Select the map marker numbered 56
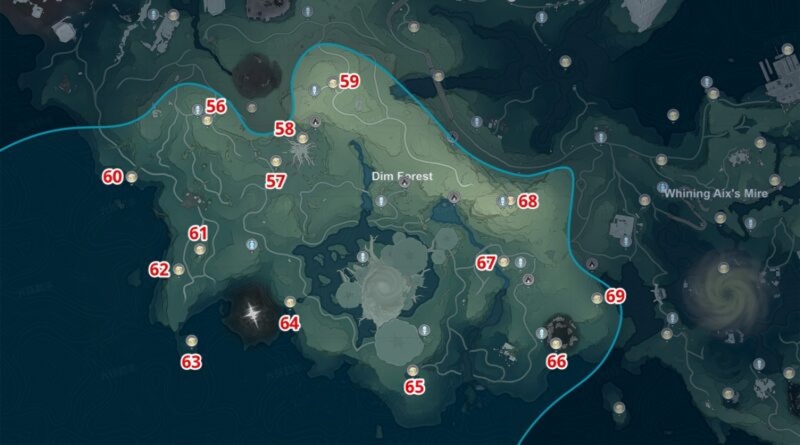 click(207, 121)
